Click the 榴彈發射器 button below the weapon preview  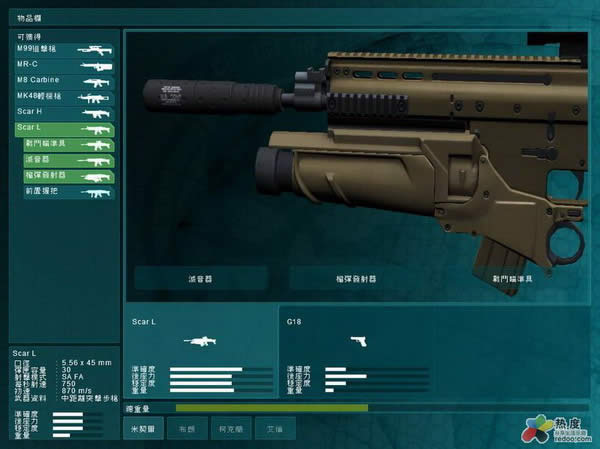point(357,277)
